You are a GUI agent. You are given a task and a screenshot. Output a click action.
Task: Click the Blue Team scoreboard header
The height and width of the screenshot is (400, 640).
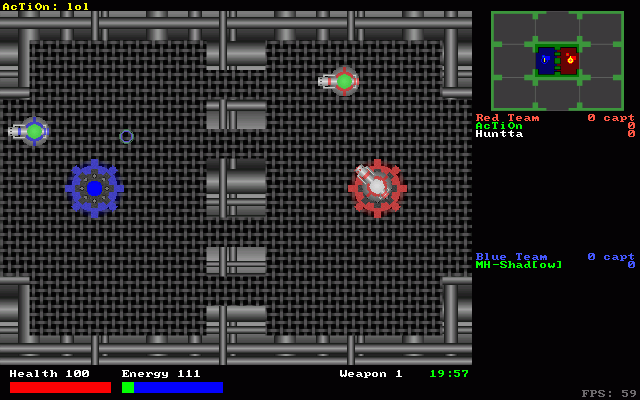coord(511,257)
